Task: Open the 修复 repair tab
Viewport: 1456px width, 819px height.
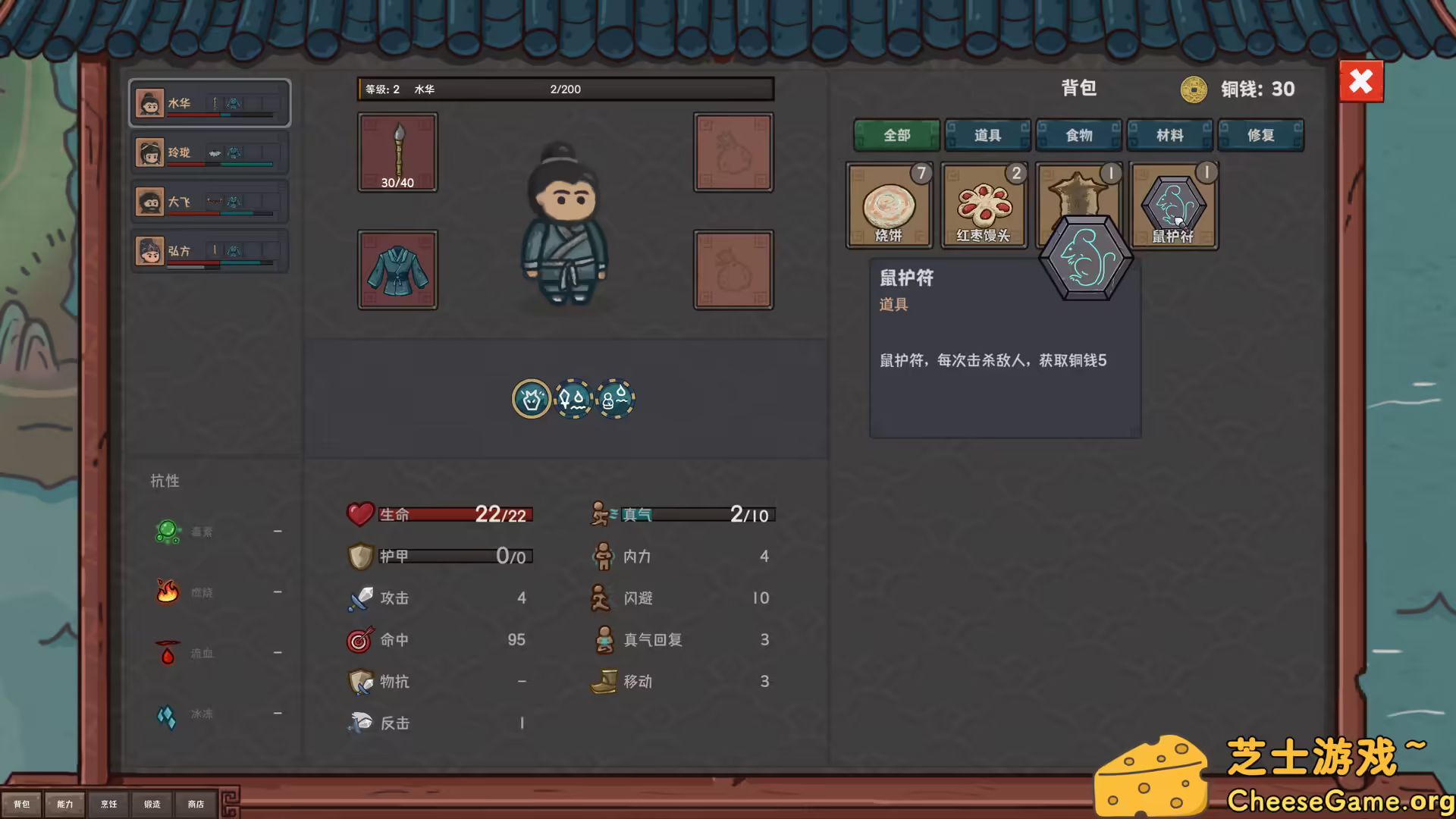Action: pos(1261,135)
